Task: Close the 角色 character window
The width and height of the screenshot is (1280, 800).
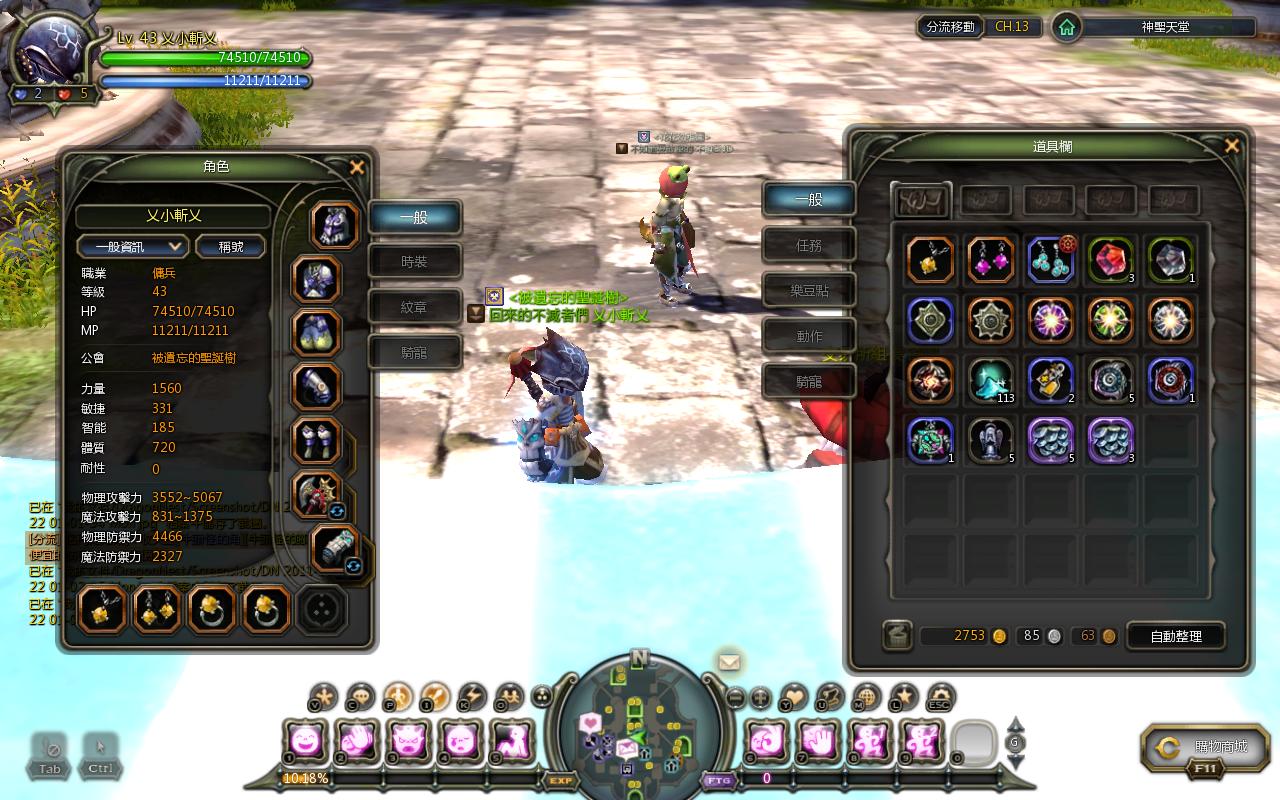Action: pos(356,168)
